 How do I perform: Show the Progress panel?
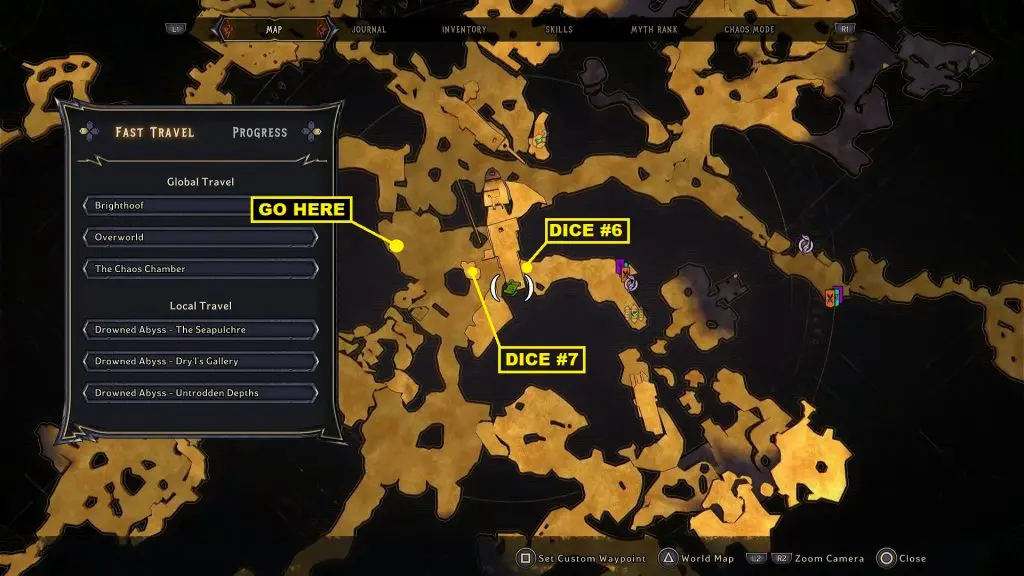[x=259, y=132]
